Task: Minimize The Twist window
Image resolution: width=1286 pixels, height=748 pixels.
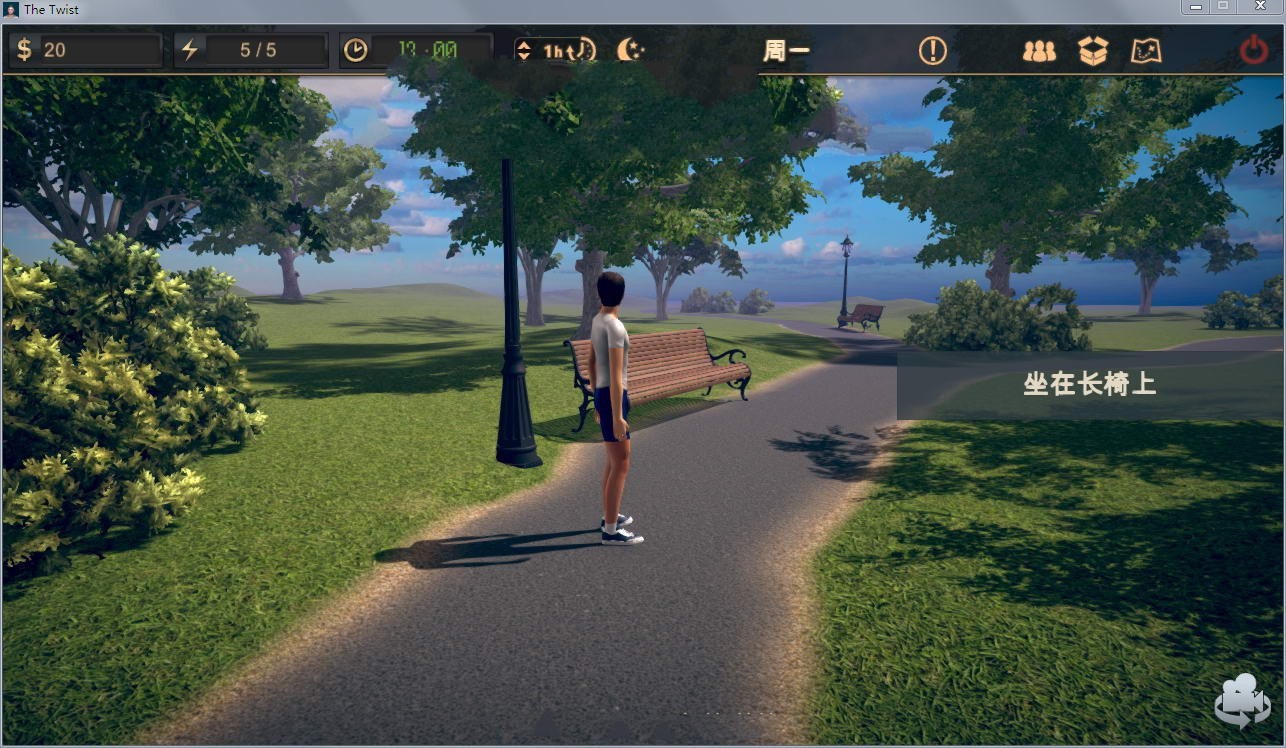Action: tap(1195, 7)
